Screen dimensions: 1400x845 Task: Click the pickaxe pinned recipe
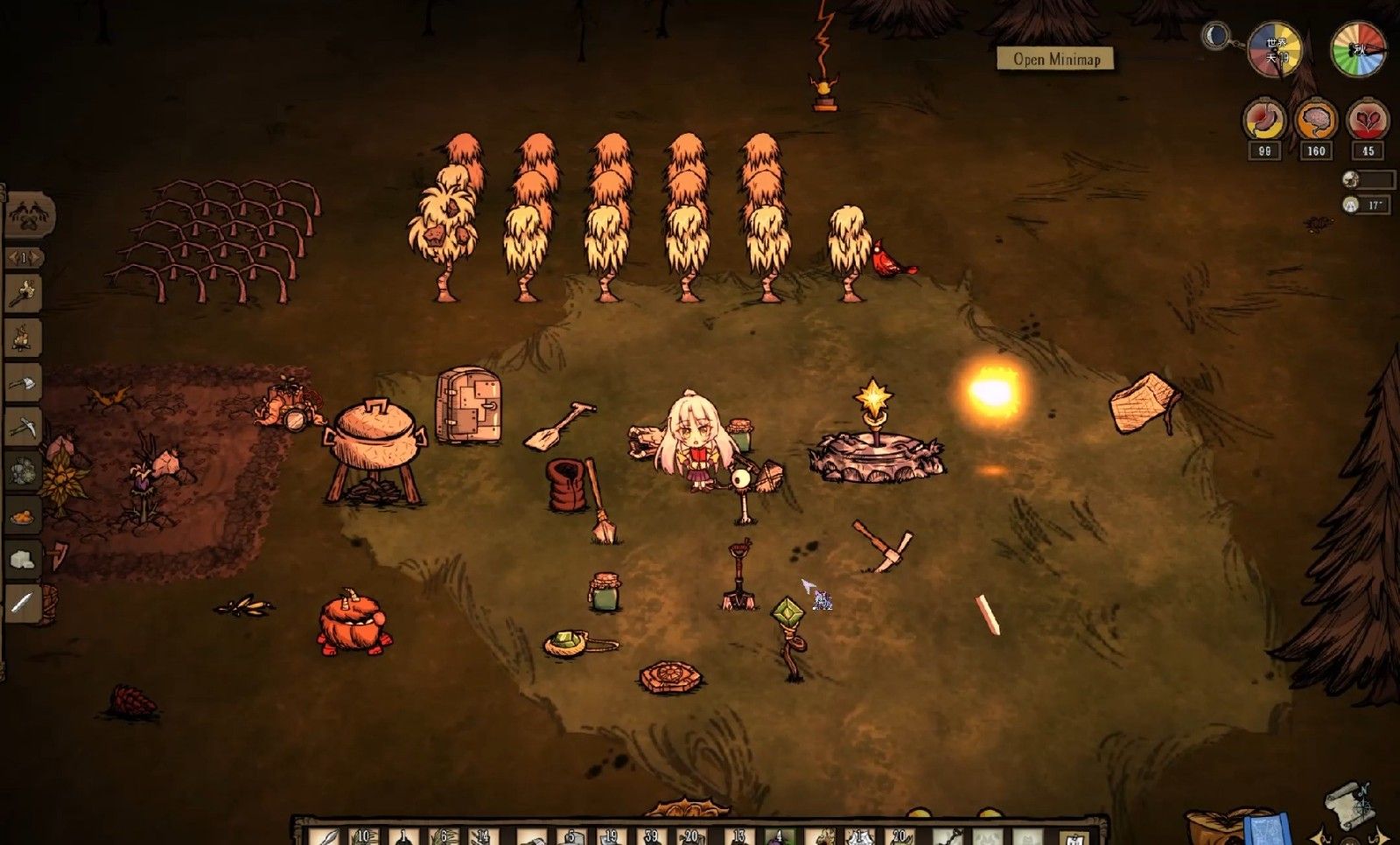(x=23, y=427)
